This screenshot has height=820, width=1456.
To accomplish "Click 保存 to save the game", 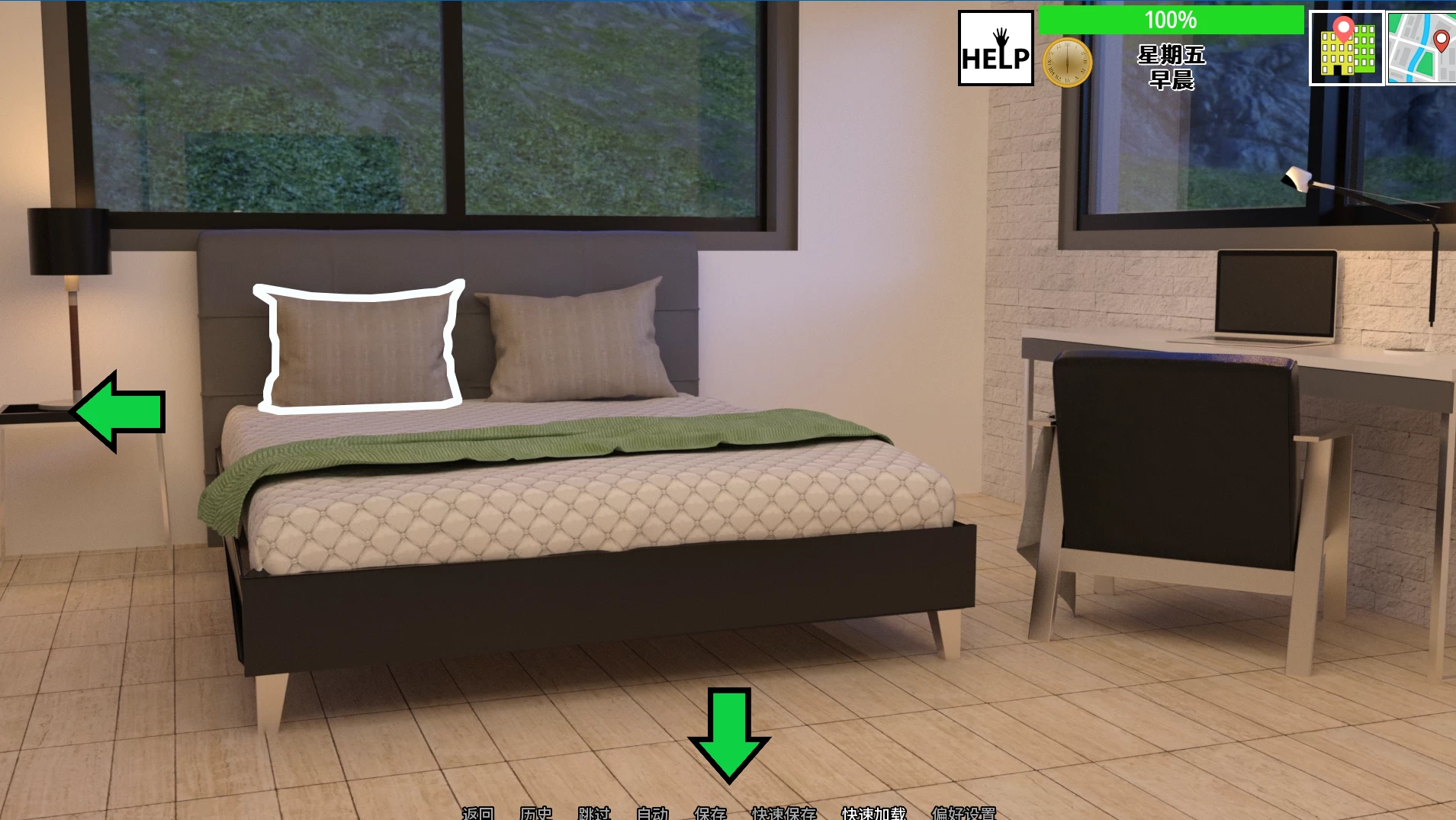I will click(711, 813).
